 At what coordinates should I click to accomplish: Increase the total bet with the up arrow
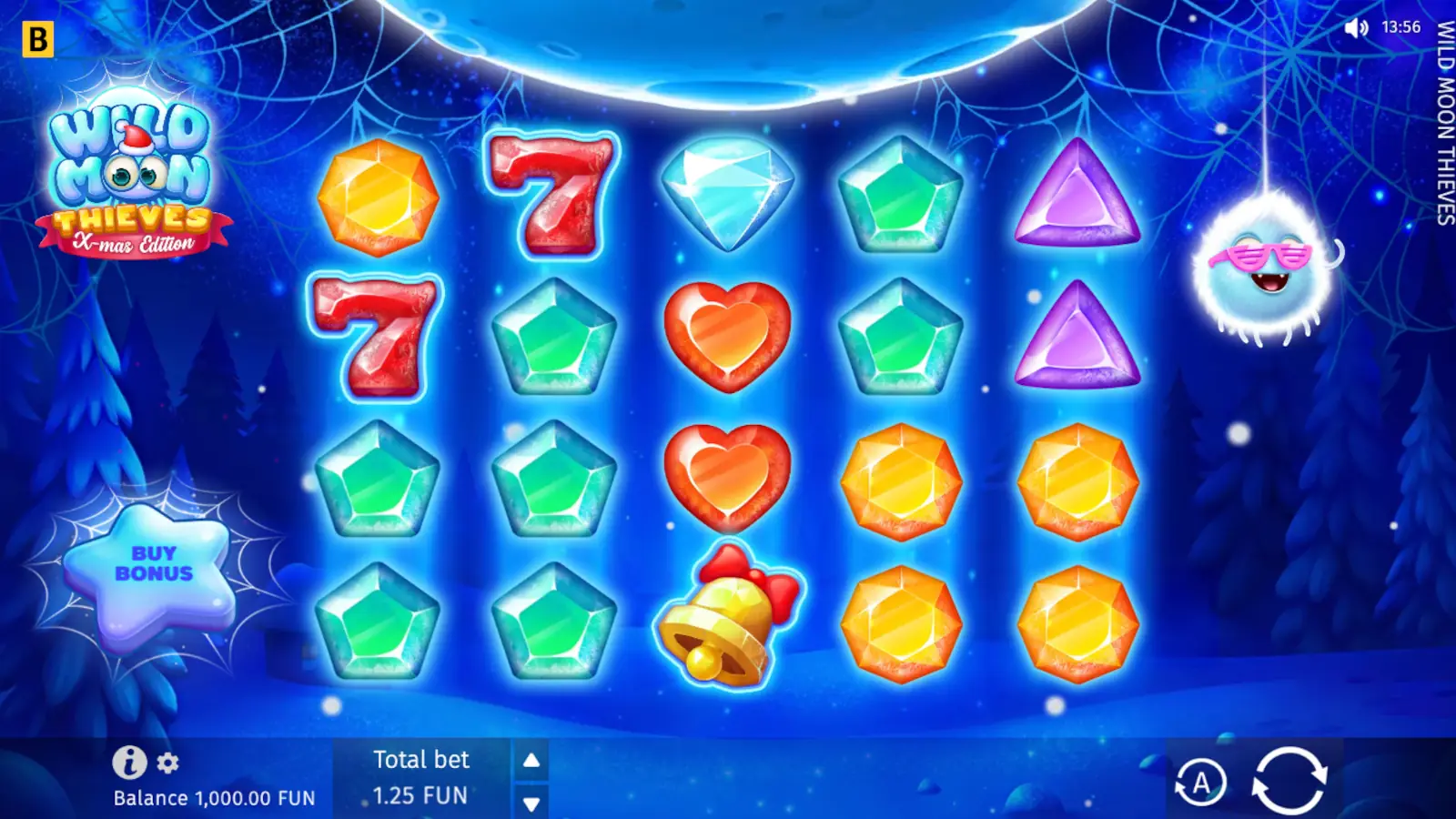click(530, 760)
